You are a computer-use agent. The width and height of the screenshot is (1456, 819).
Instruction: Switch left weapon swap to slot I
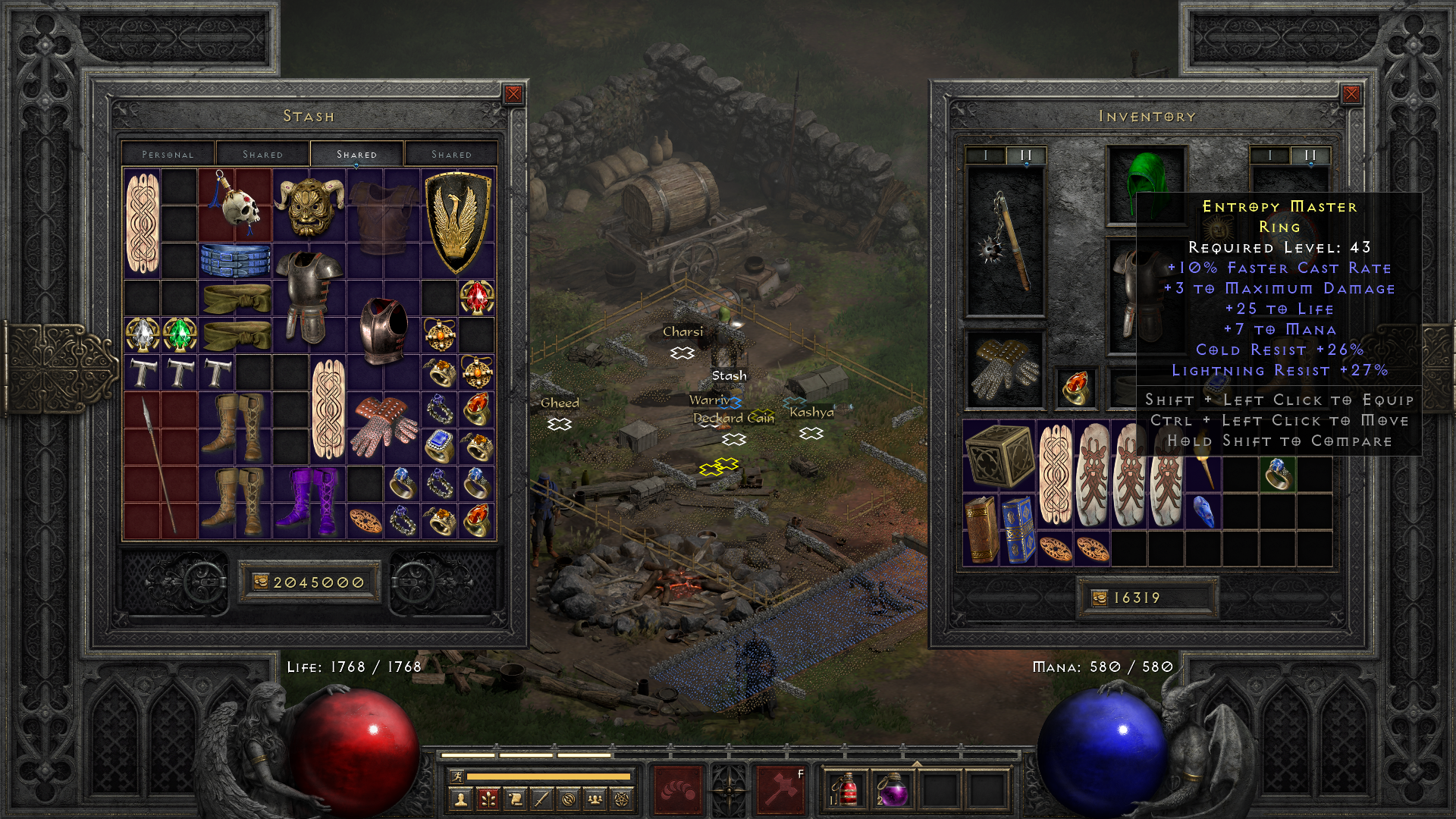coord(986,155)
